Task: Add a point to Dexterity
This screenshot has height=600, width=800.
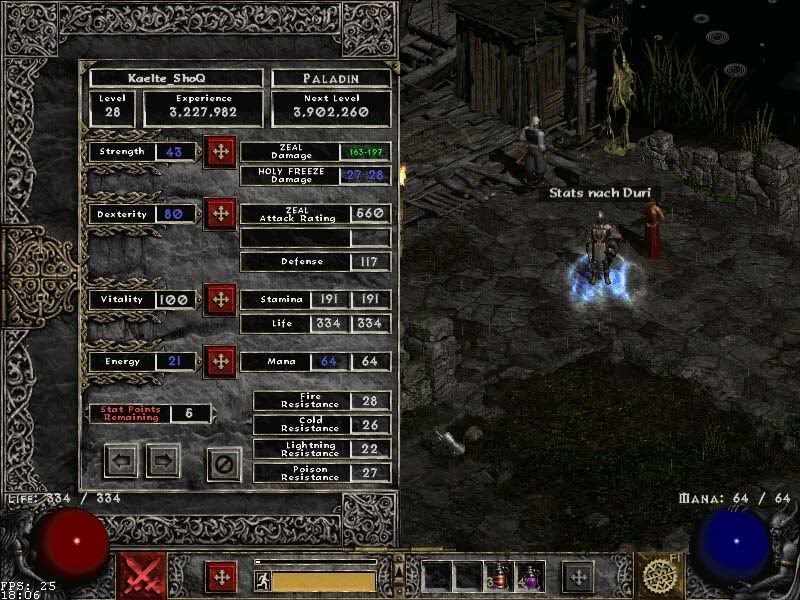Action: (x=220, y=214)
